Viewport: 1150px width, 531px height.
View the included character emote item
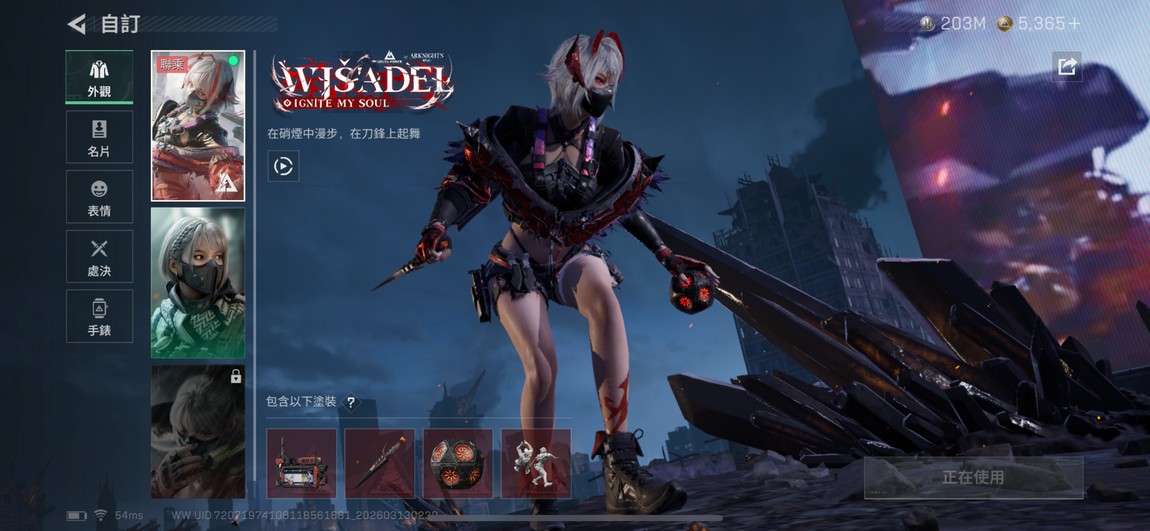click(536, 463)
